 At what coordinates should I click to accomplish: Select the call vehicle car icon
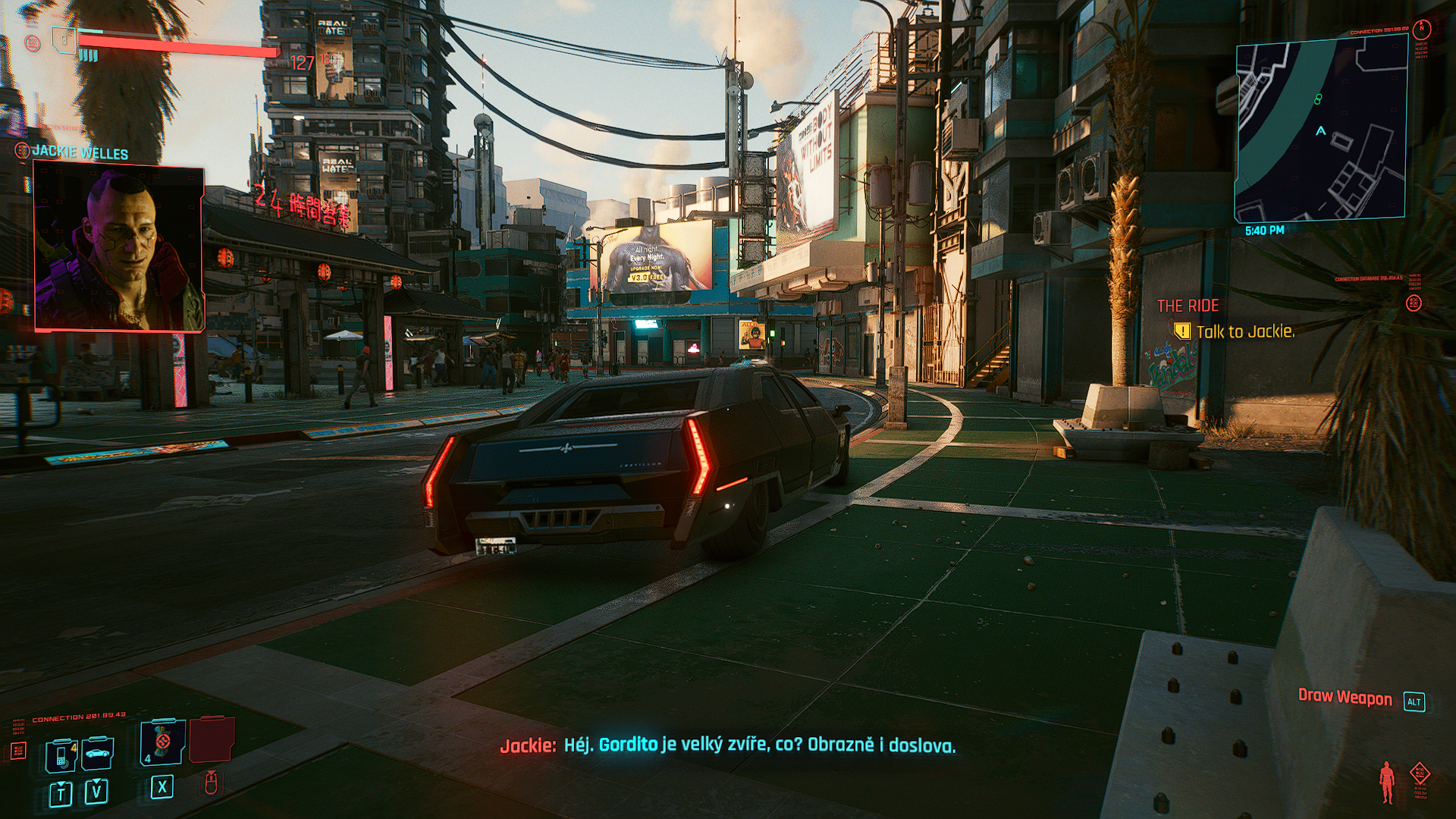click(96, 754)
